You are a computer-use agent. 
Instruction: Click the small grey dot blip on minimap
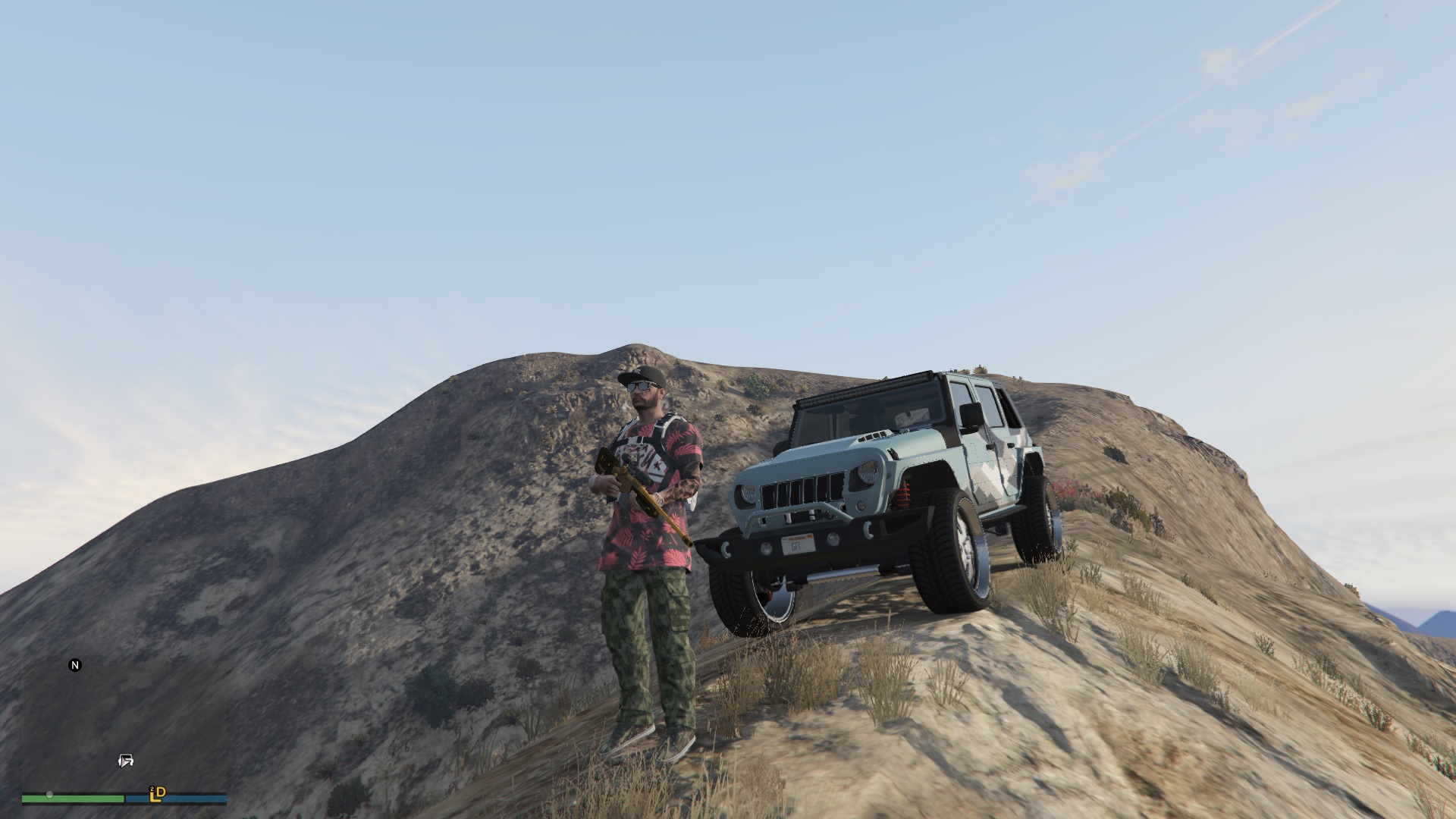pyautogui.click(x=49, y=795)
